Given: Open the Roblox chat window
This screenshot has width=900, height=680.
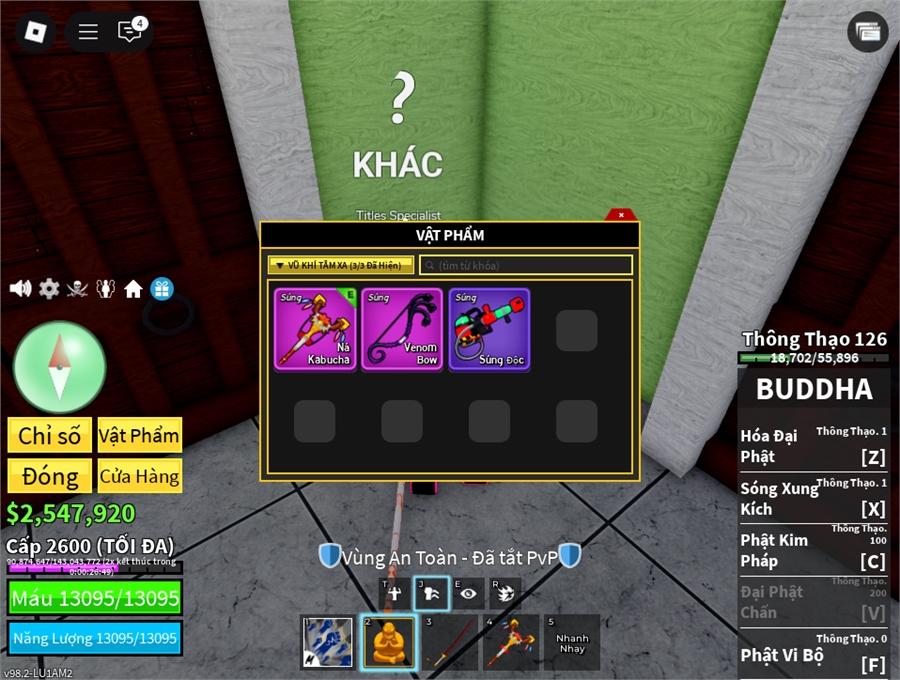Looking at the screenshot, I should click(x=130, y=31).
